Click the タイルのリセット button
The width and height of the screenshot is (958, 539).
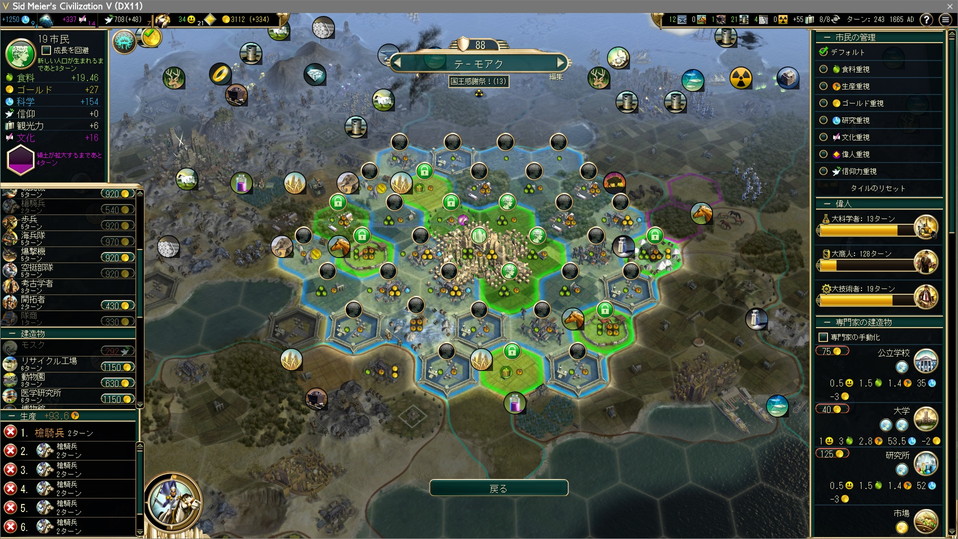coord(878,188)
